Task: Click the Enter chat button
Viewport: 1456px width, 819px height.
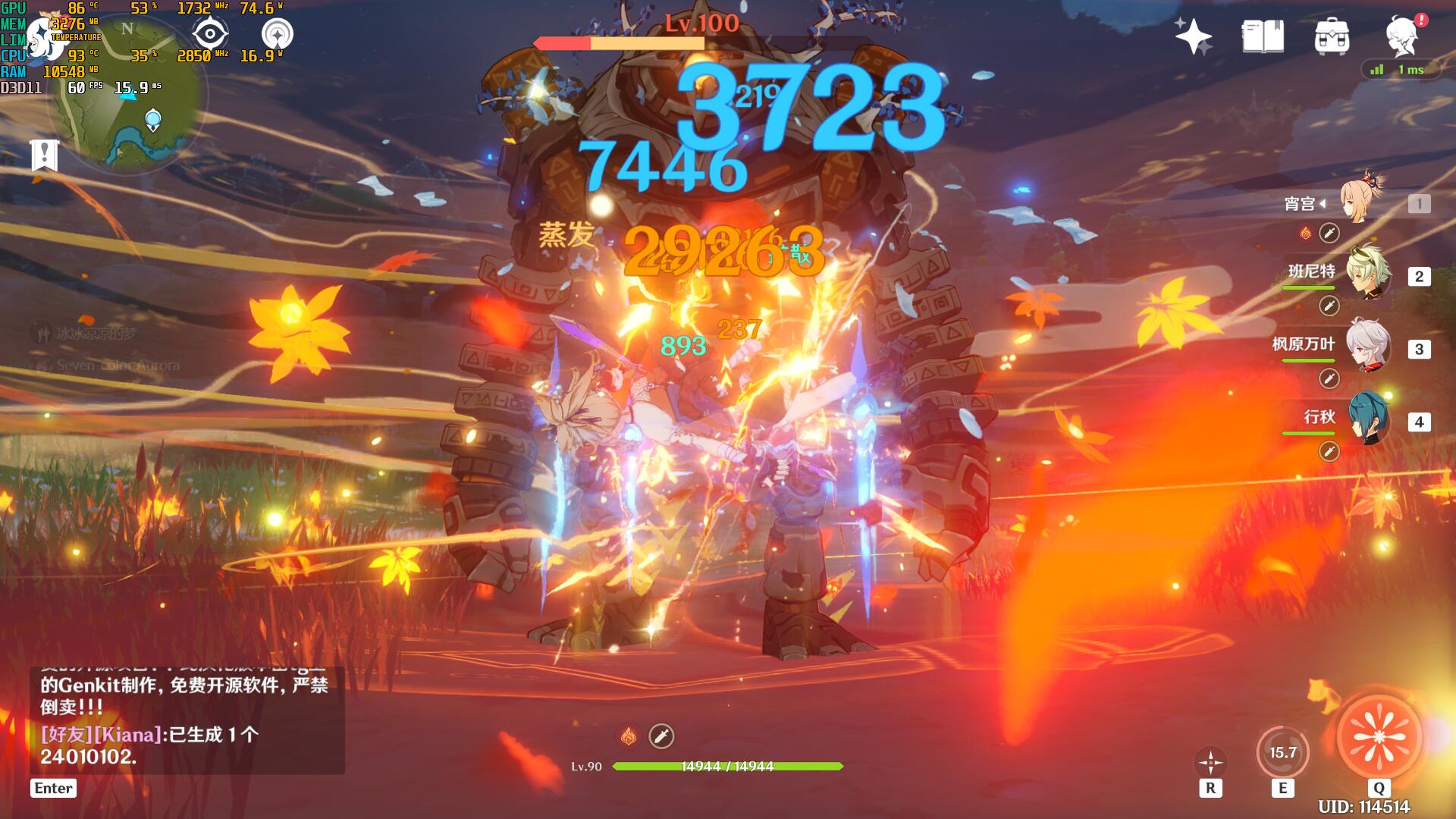Action: pos(53,788)
